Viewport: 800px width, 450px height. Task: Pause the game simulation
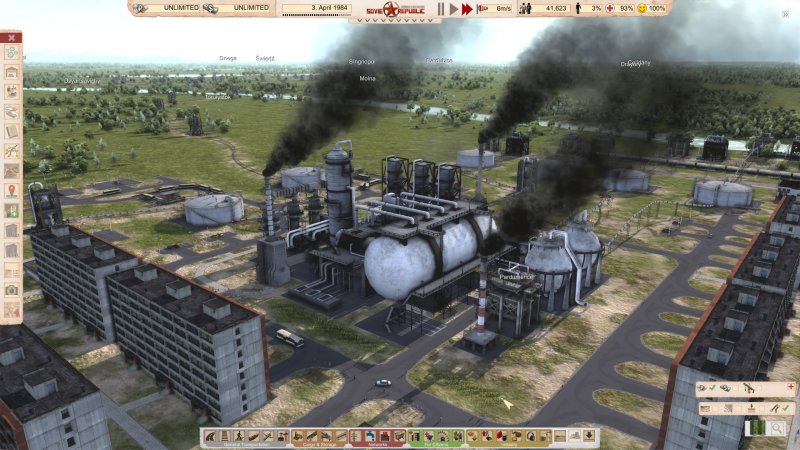(x=440, y=8)
